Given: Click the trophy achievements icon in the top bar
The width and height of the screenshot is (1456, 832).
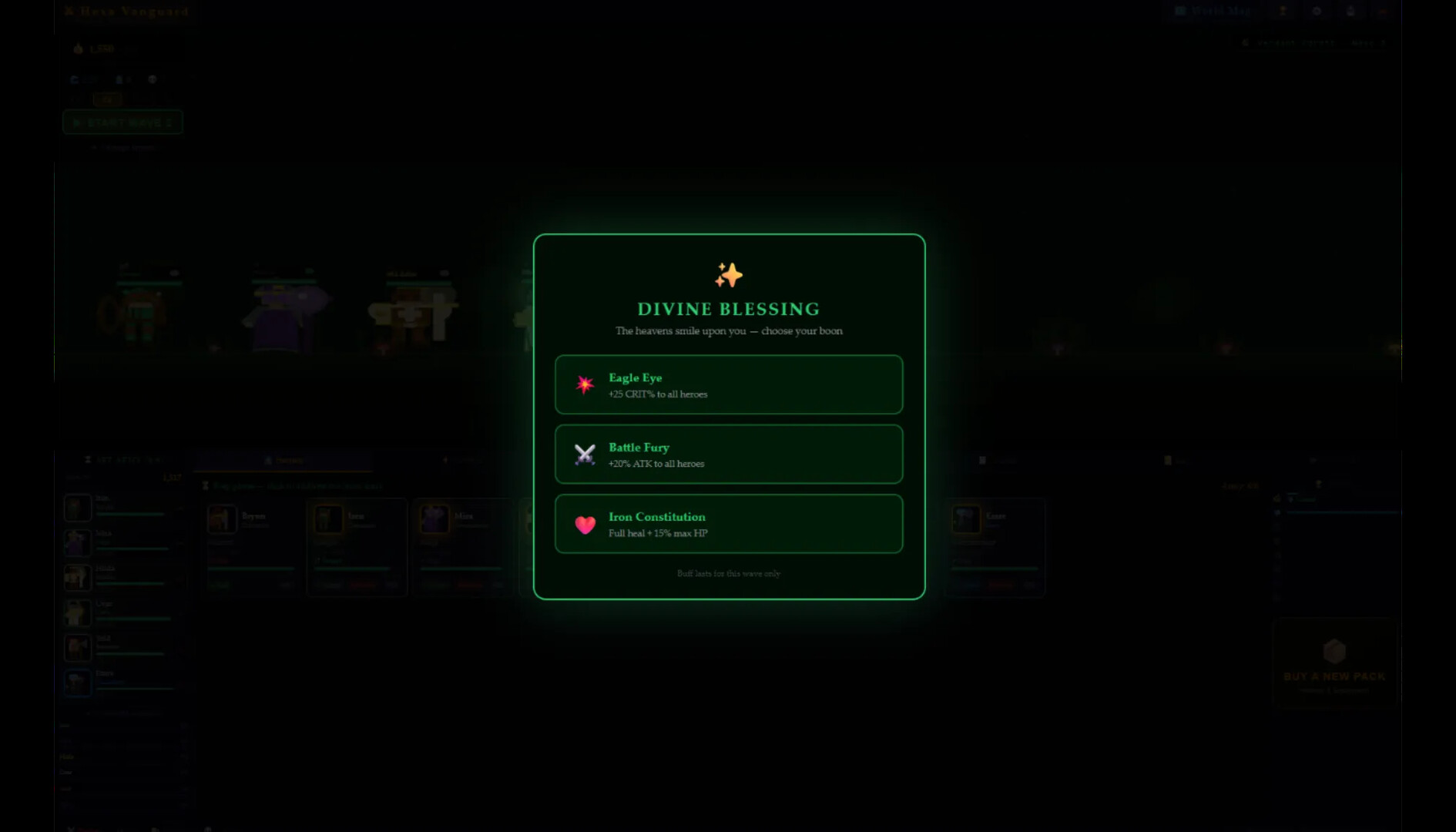Looking at the screenshot, I should coord(1283,11).
